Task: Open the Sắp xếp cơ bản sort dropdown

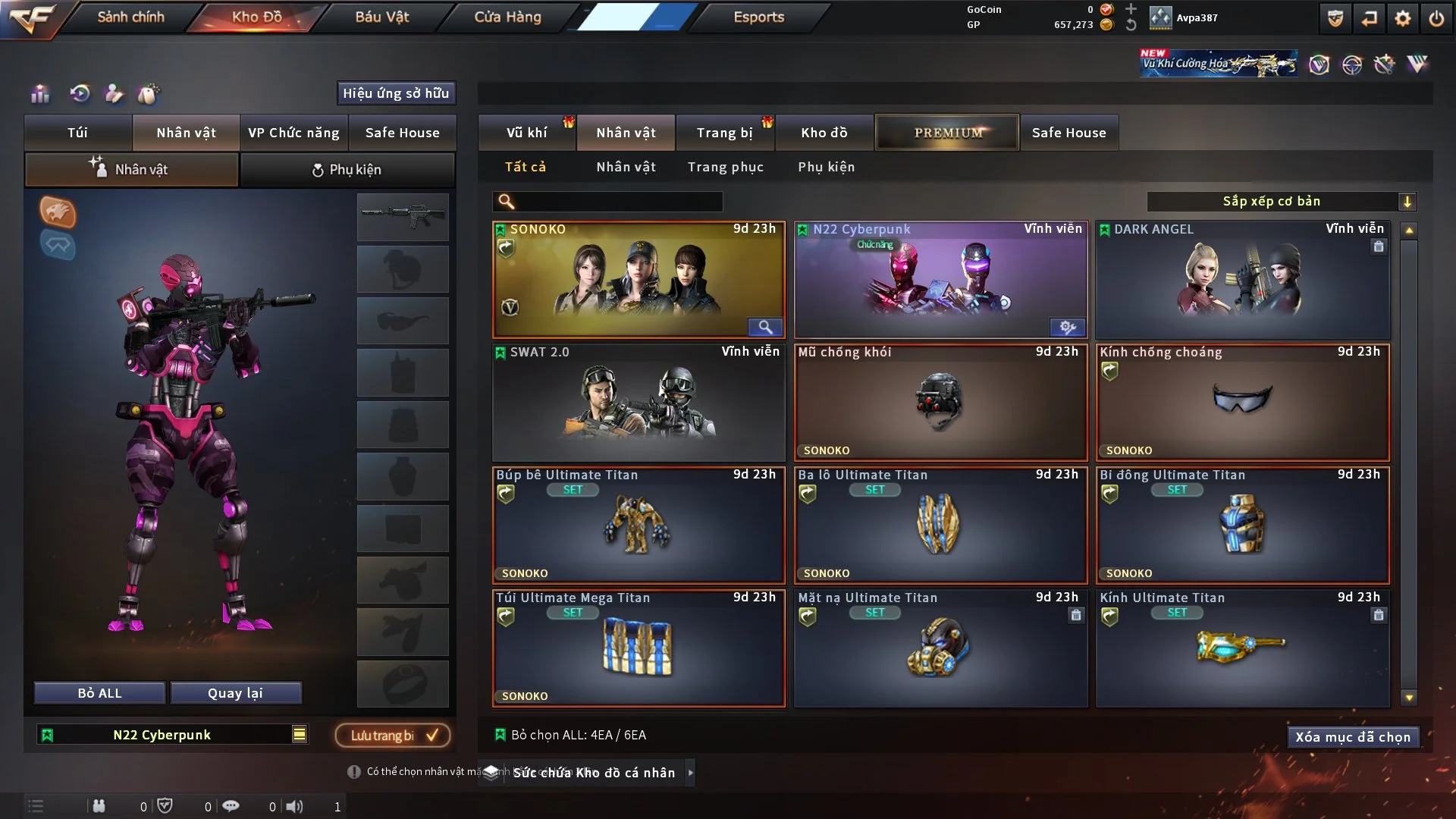Action: (1281, 201)
